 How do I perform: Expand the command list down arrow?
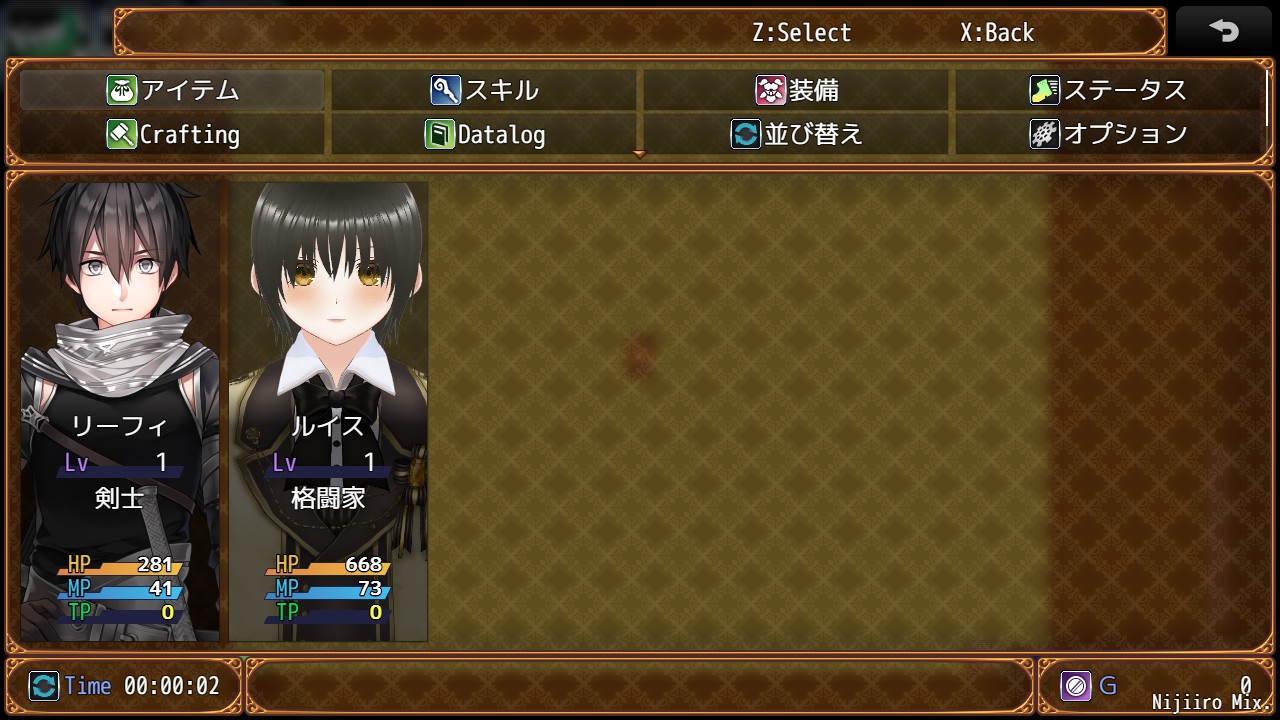click(640, 155)
